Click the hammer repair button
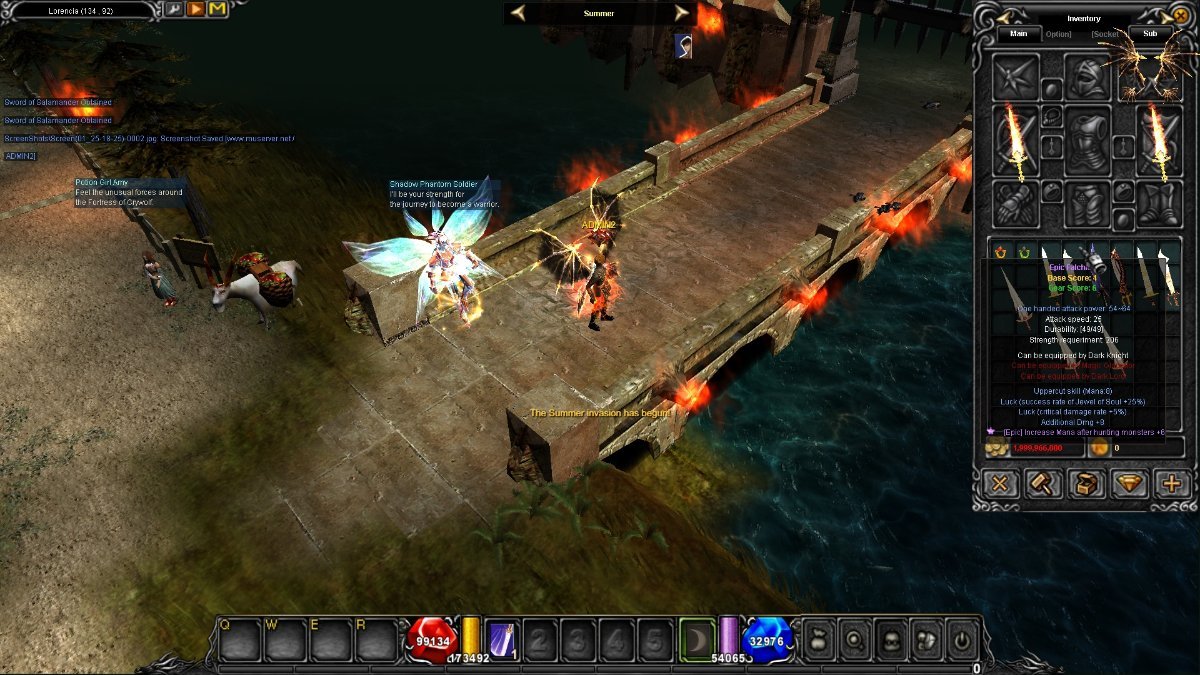Screen dimensions: 1200x675 1041,484
